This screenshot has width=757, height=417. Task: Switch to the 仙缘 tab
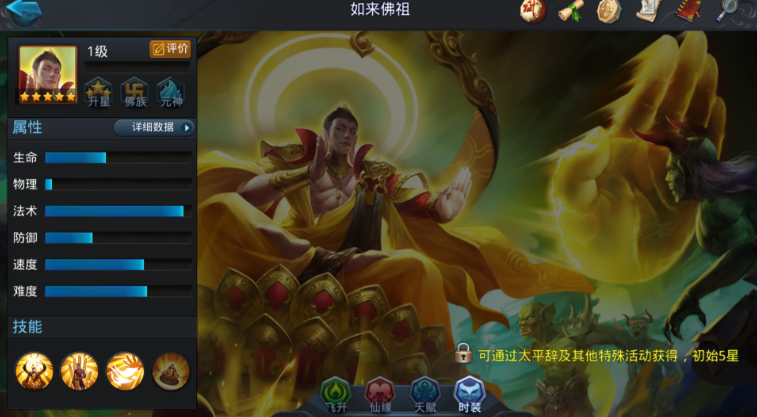(380, 394)
